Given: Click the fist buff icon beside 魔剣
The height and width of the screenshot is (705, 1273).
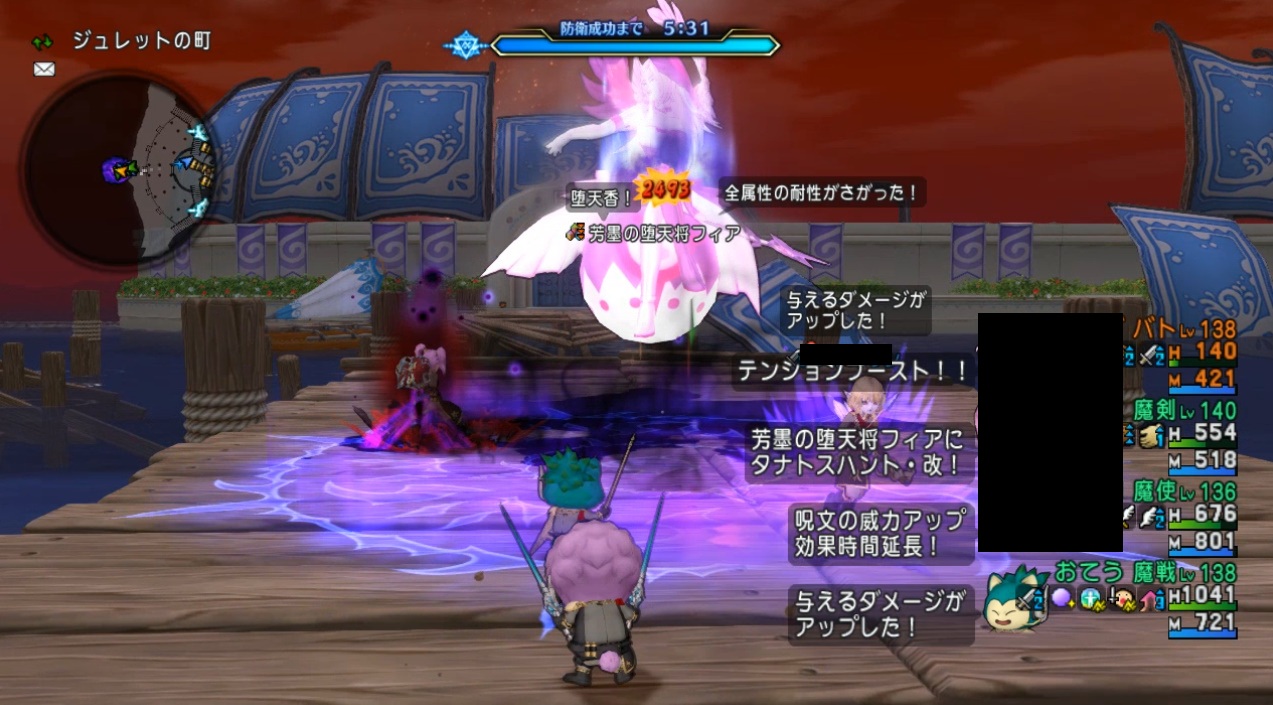Looking at the screenshot, I should point(1151,434).
